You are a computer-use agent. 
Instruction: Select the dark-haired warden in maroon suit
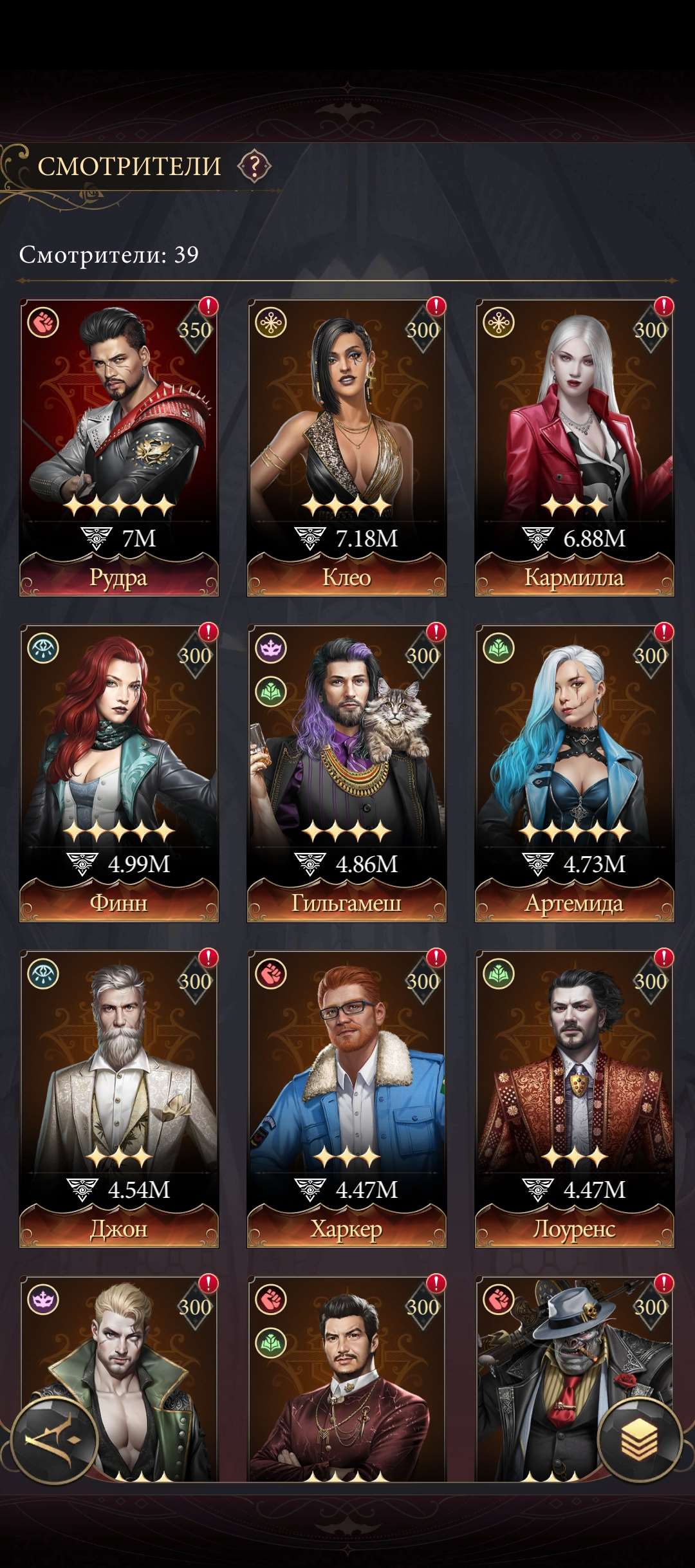click(x=347, y=1384)
